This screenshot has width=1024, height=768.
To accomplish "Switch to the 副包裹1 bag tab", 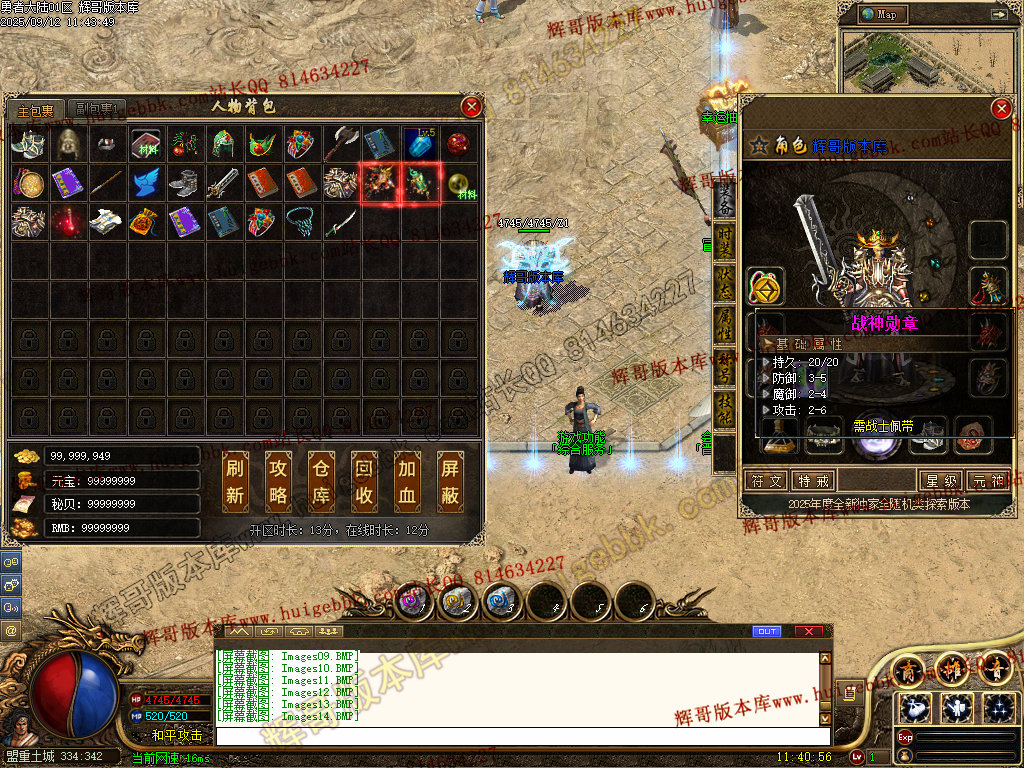I will (x=97, y=109).
